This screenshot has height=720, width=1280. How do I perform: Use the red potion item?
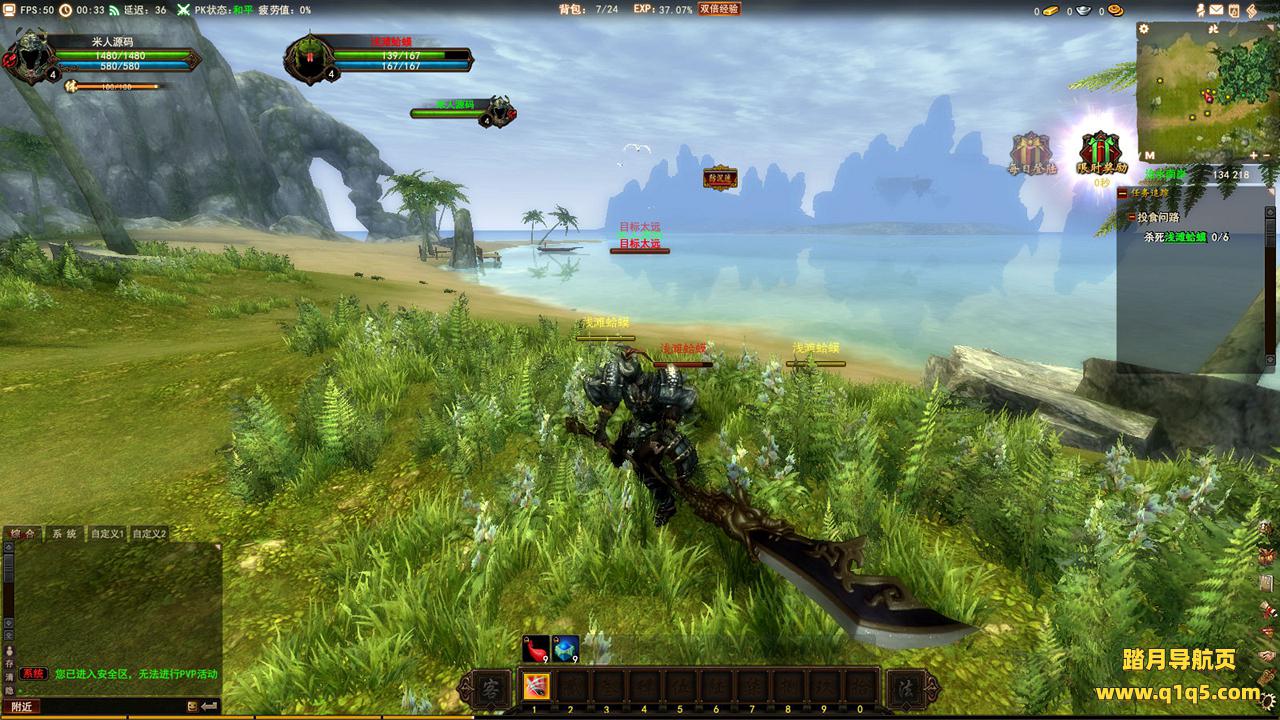pyautogui.click(x=536, y=649)
